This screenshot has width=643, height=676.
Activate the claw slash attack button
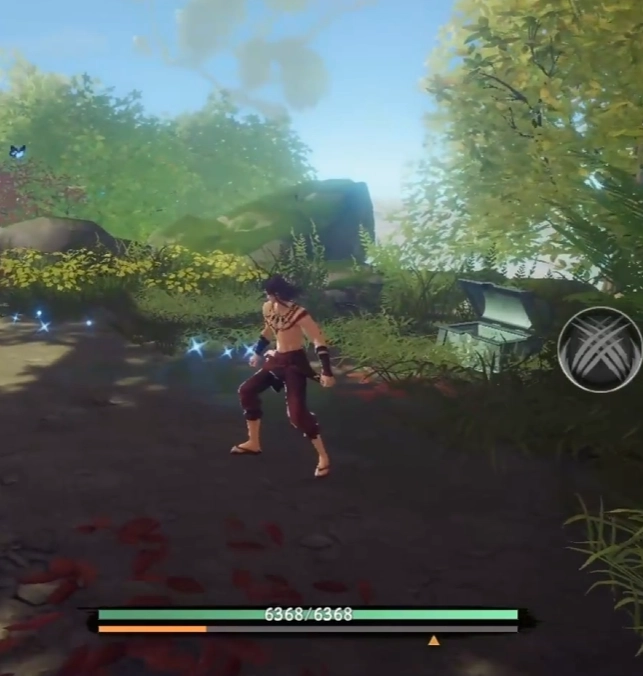(599, 349)
